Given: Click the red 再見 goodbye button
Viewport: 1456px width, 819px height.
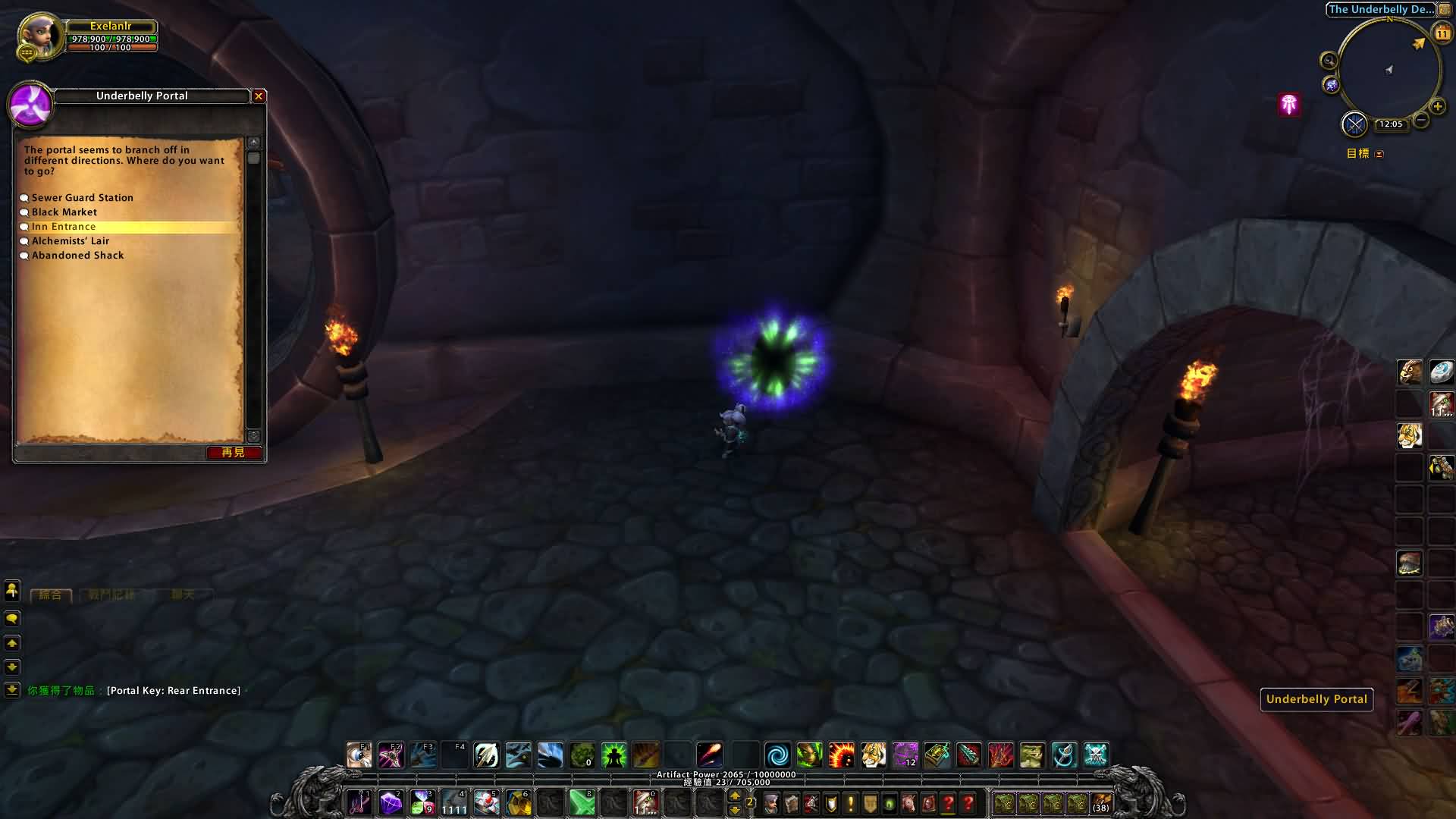Looking at the screenshot, I should [234, 453].
